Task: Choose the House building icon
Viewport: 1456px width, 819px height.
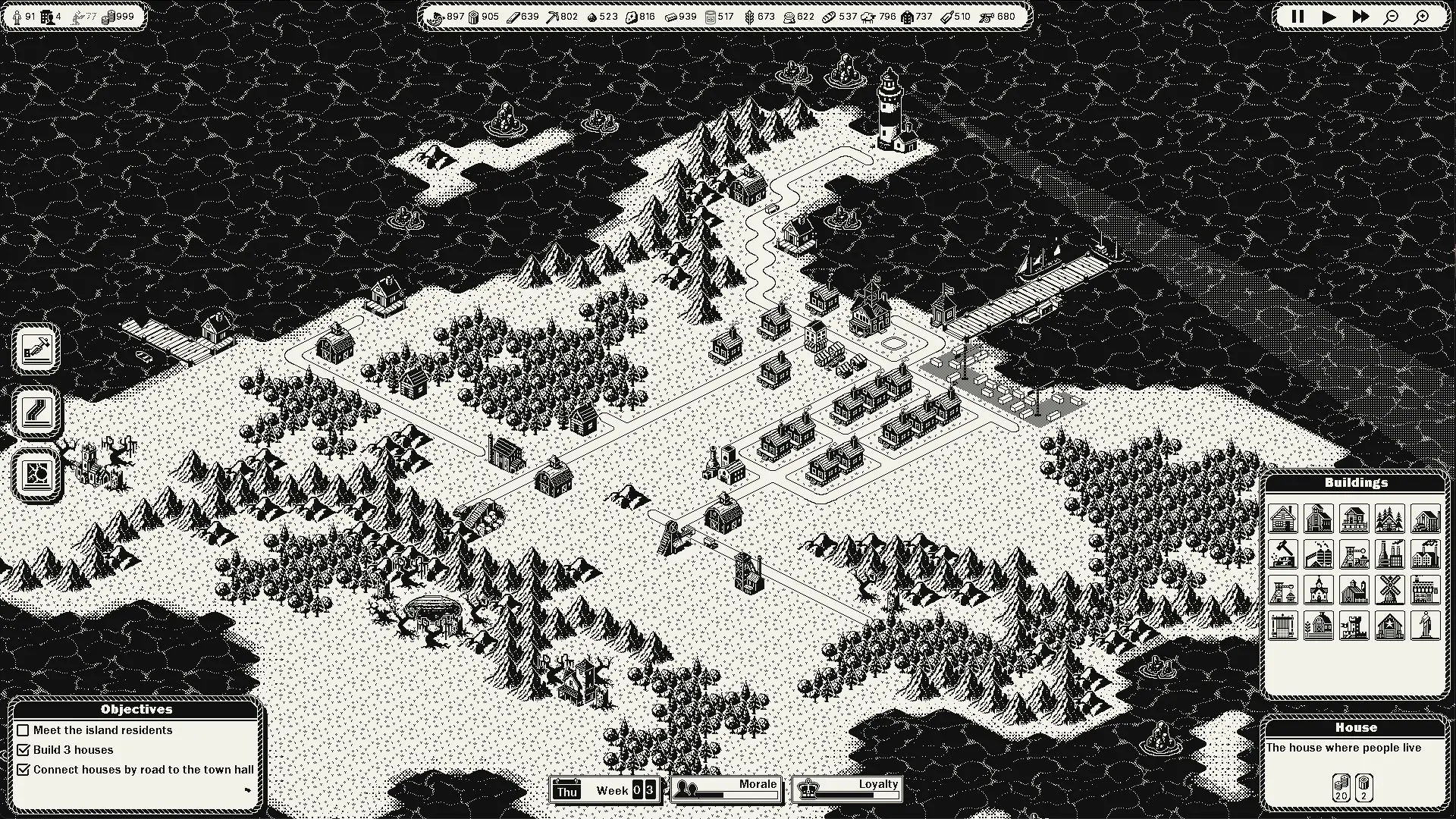Action: 1282,519
